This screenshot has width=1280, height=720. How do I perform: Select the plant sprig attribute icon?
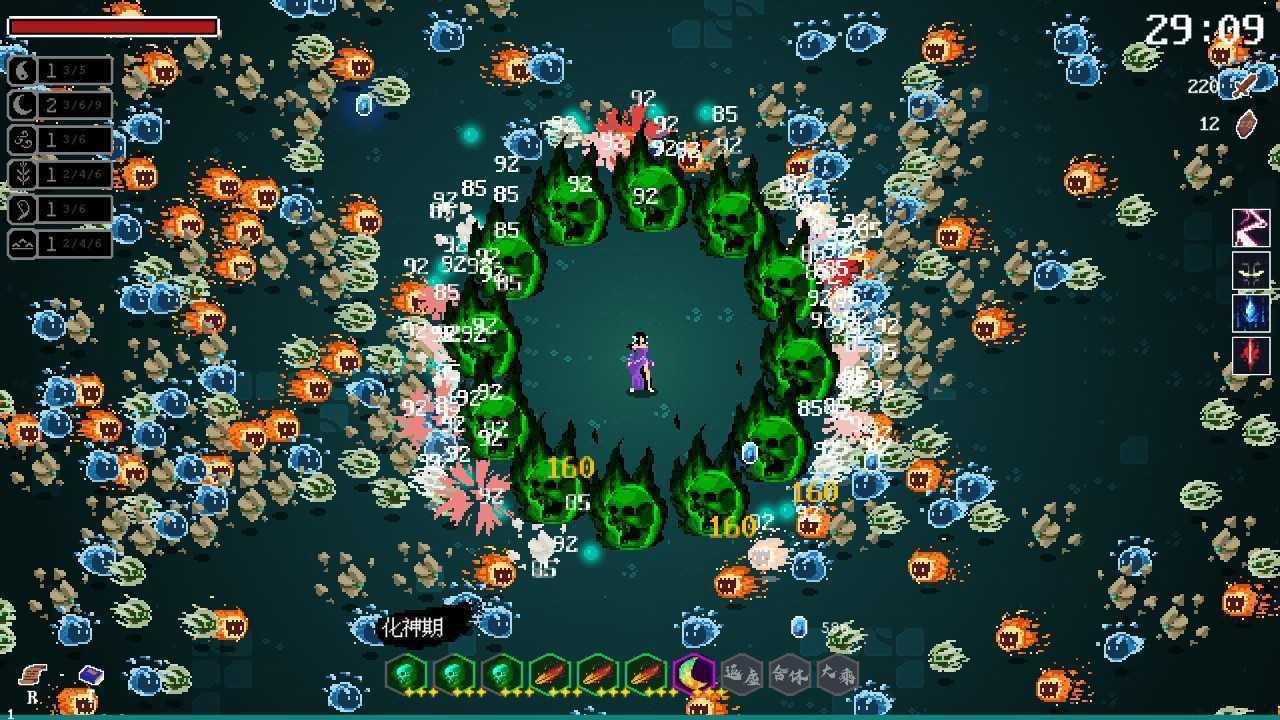pos(23,174)
